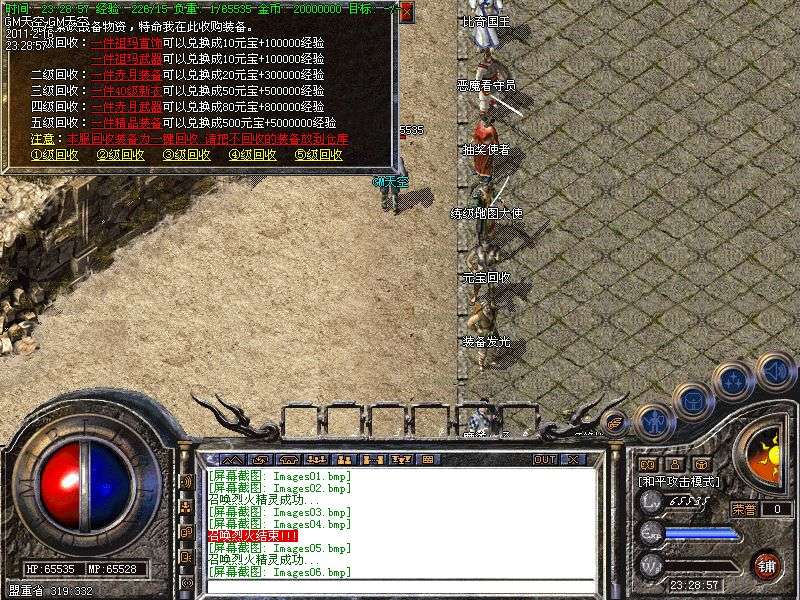The width and height of the screenshot is (800, 600).
Task: Close the game with the X button
Action: (x=573, y=459)
